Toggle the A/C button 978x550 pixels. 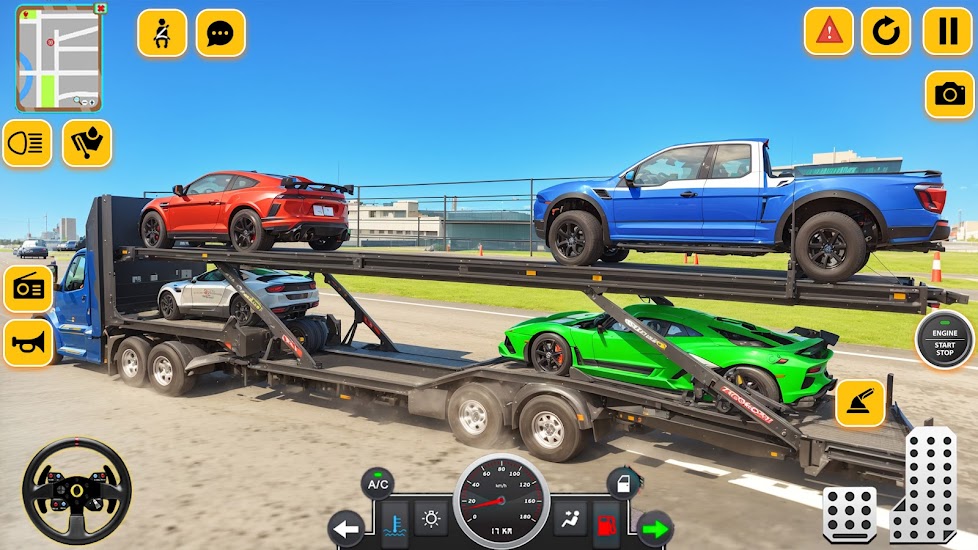coord(377,484)
